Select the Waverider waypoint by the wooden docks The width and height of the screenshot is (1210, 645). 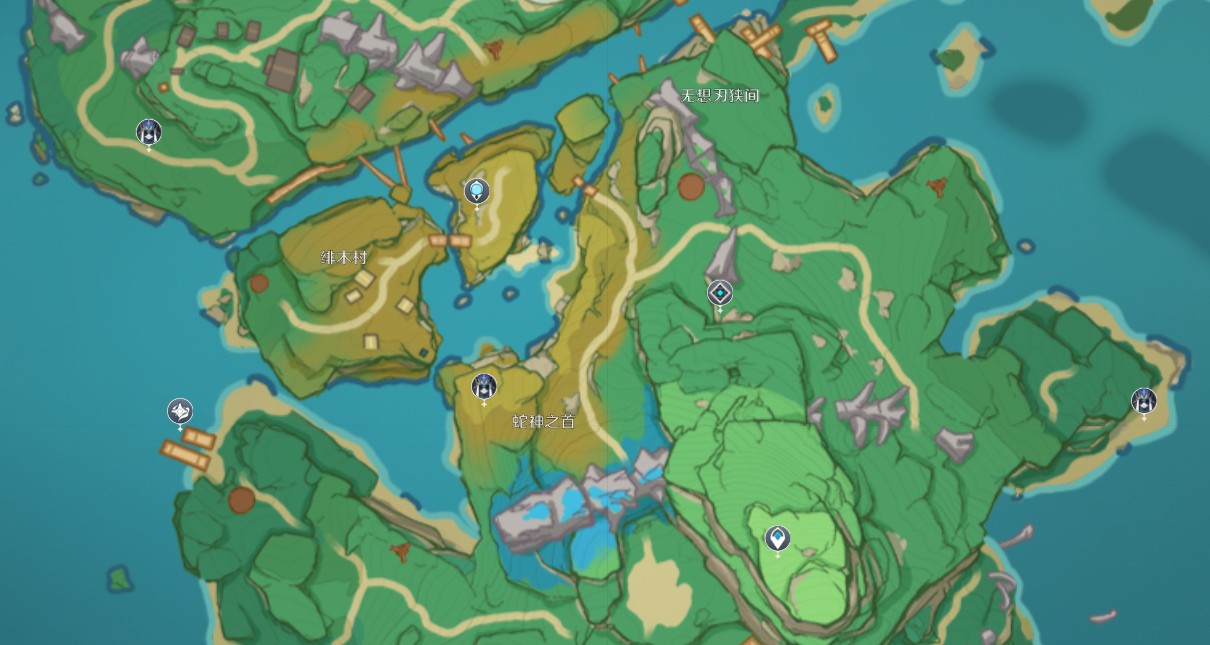(x=180, y=411)
